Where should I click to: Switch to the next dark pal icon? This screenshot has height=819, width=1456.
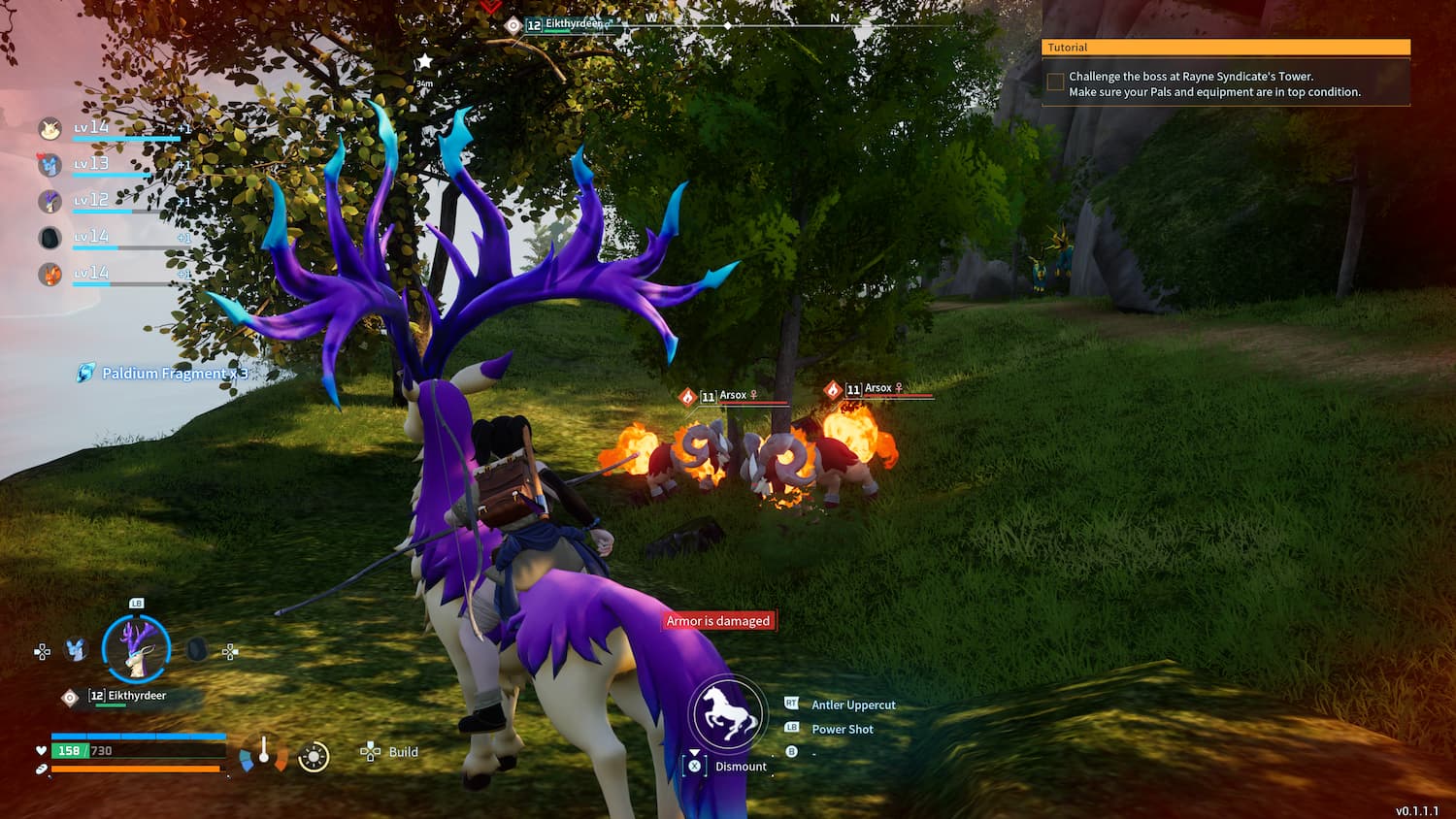click(x=196, y=649)
